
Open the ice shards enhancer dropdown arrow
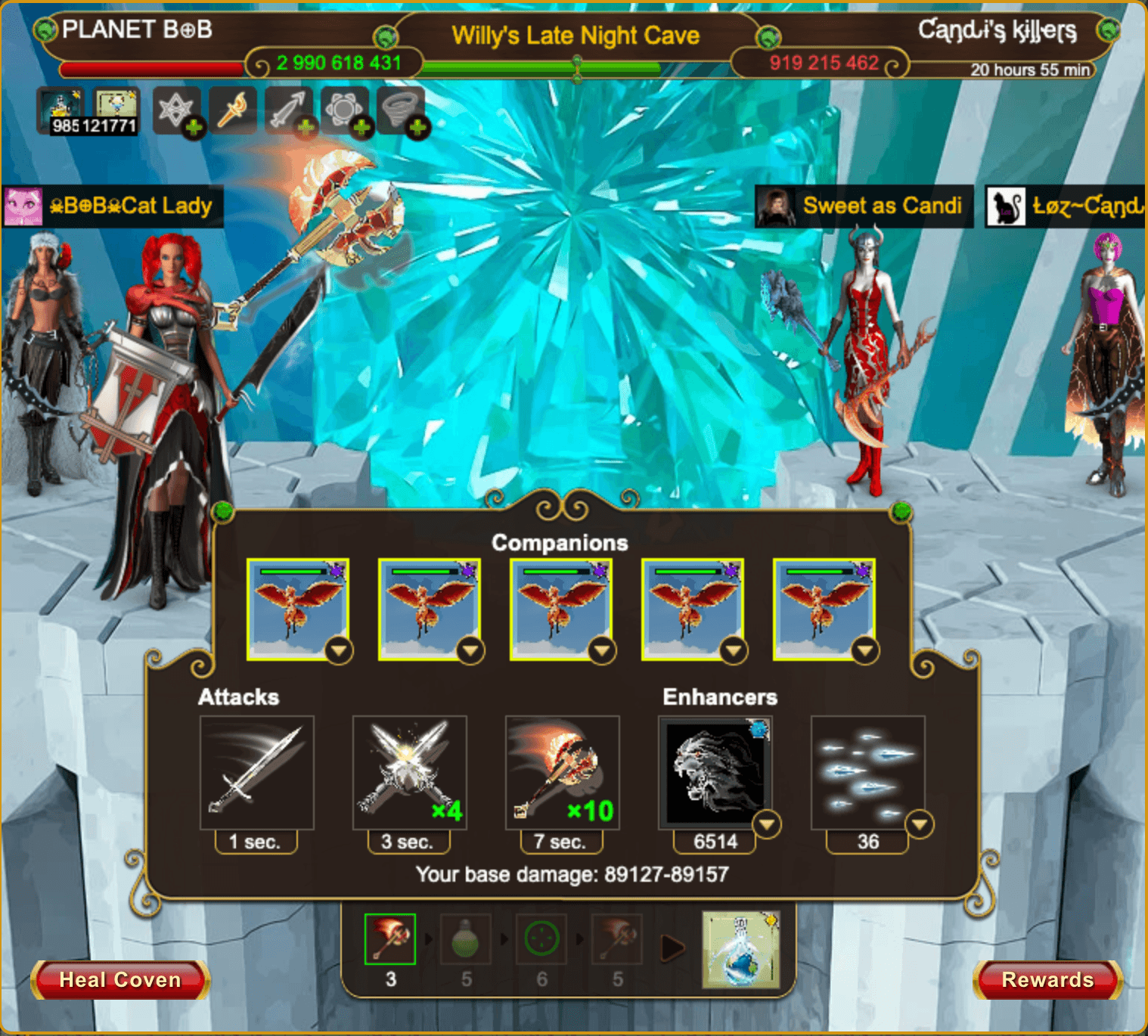(920, 824)
